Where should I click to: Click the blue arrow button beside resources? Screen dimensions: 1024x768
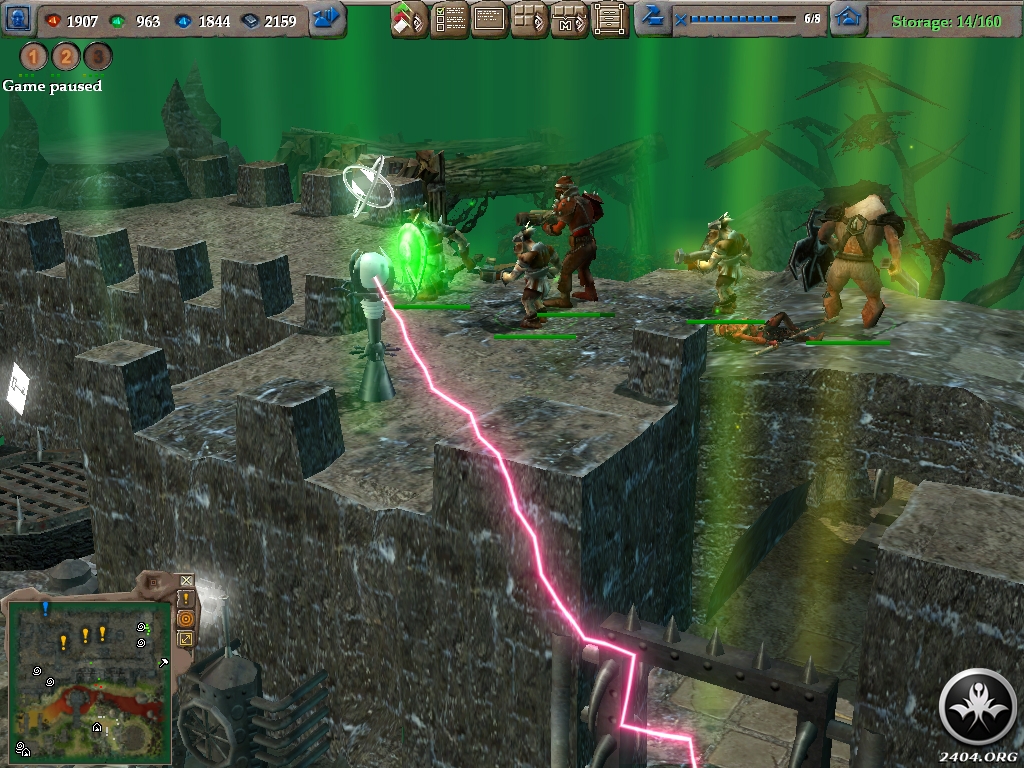tap(327, 19)
